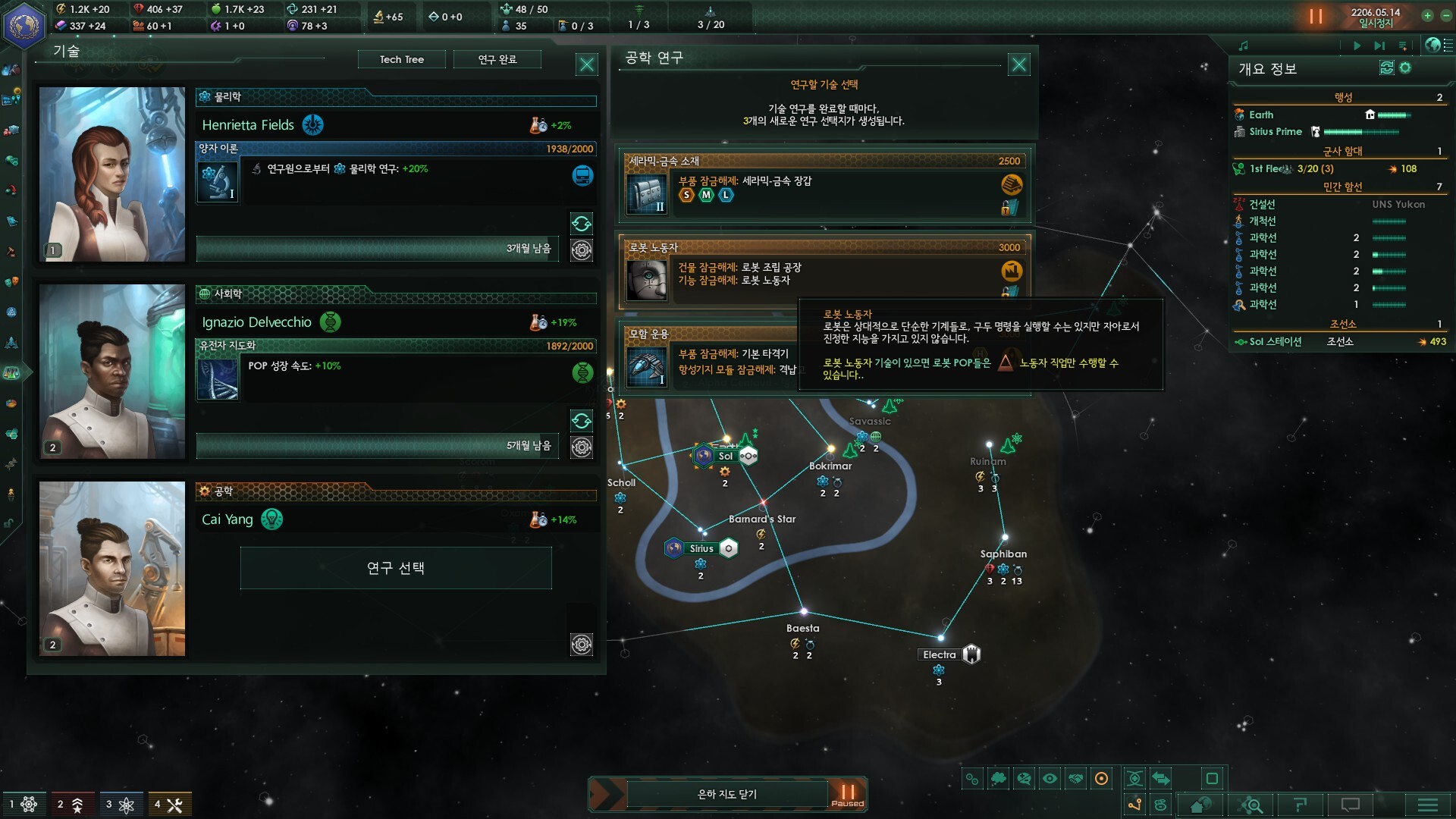Open the empire flag emblem menu
1456x819 pixels.
click(24, 24)
